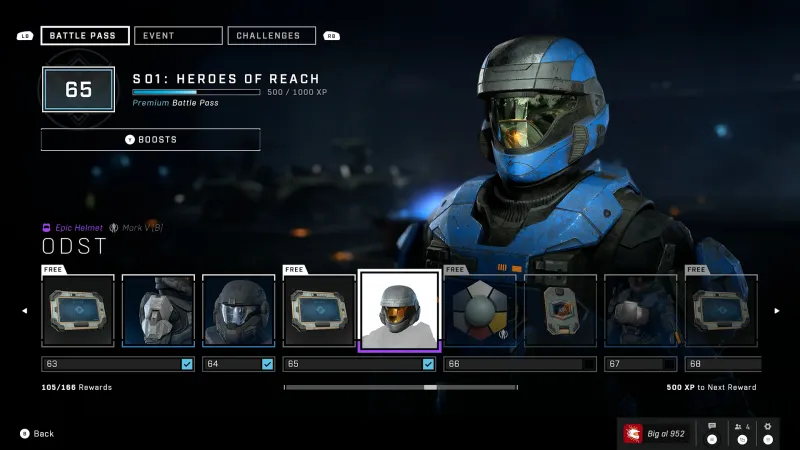Select the level 65 free reward tile
This screenshot has width=800, height=450.
319,310
